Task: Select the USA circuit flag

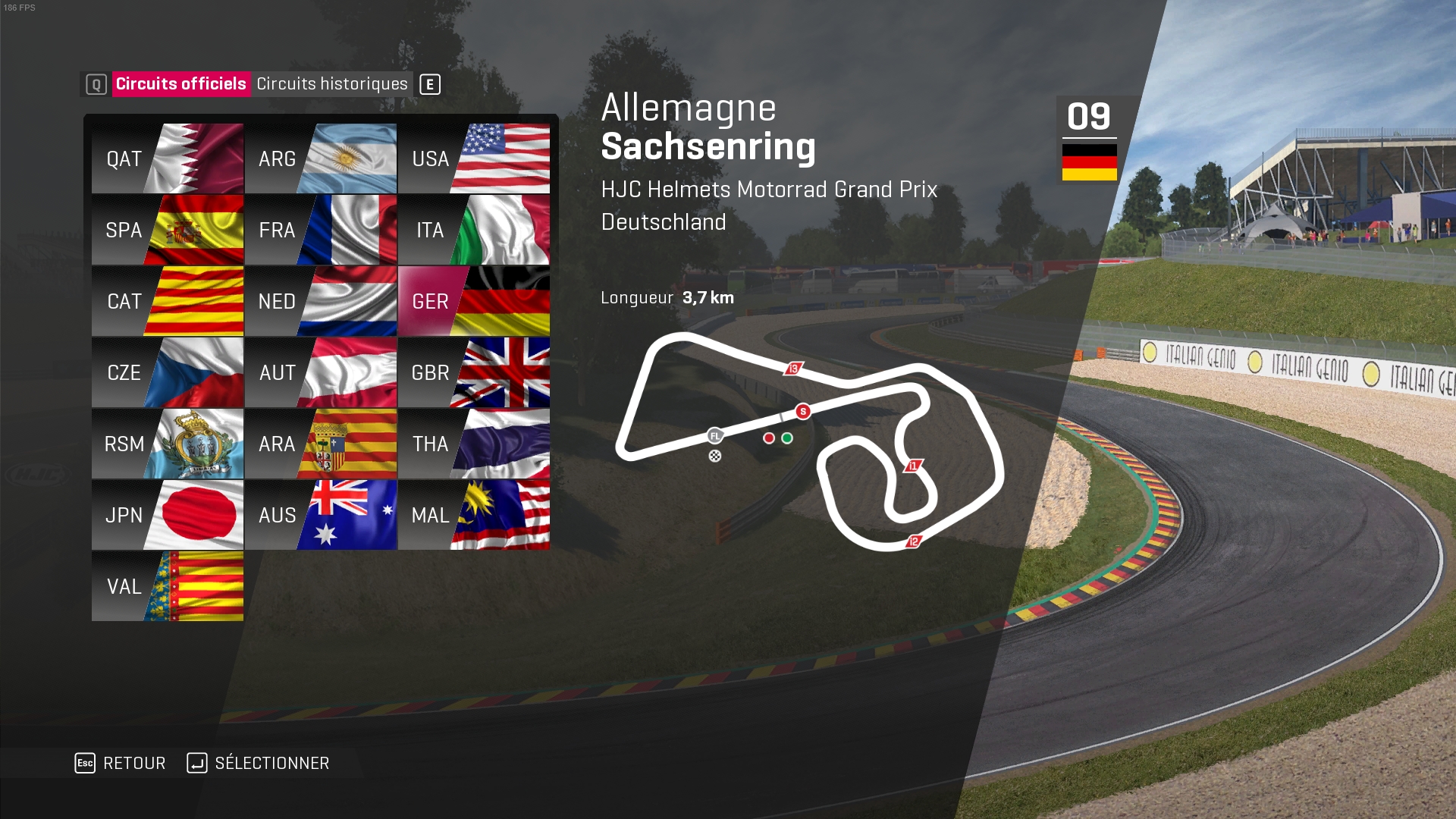Action: tap(473, 158)
